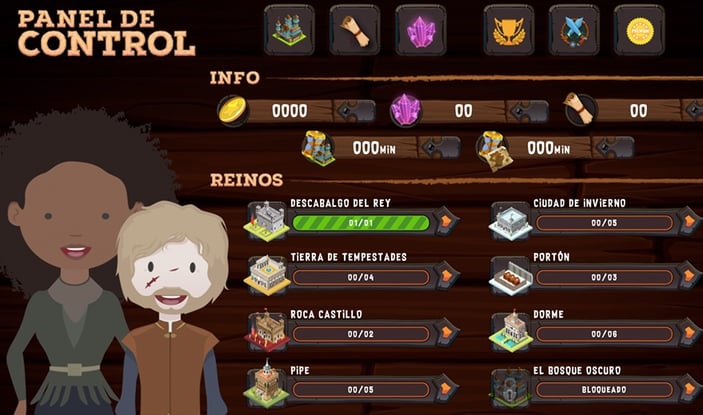The width and height of the screenshot is (703, 415).
Task: Open the purple crystal menu button
Action: tap(420, 29)
